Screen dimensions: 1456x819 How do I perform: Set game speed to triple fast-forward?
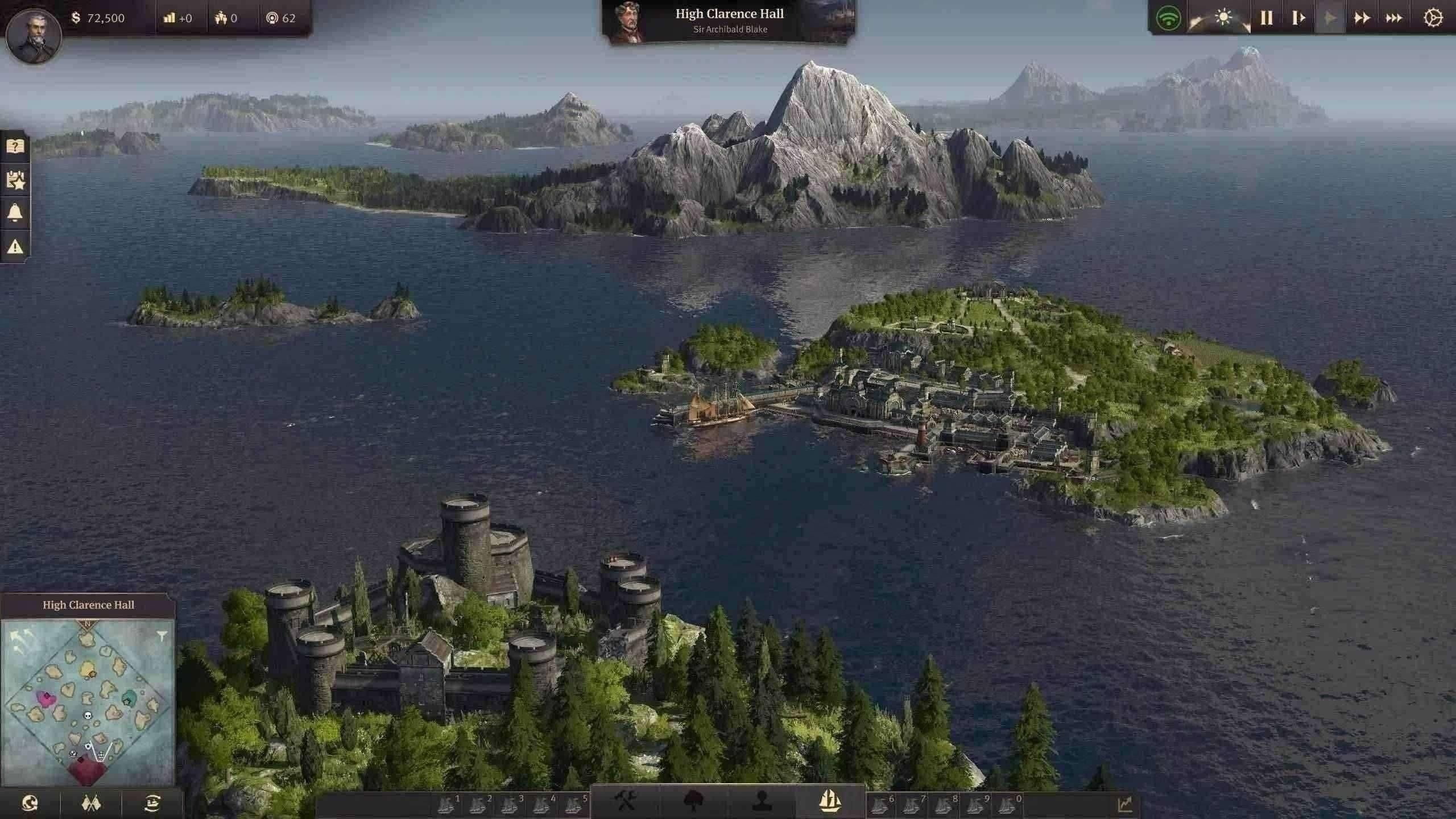[x=1394, y=18]
